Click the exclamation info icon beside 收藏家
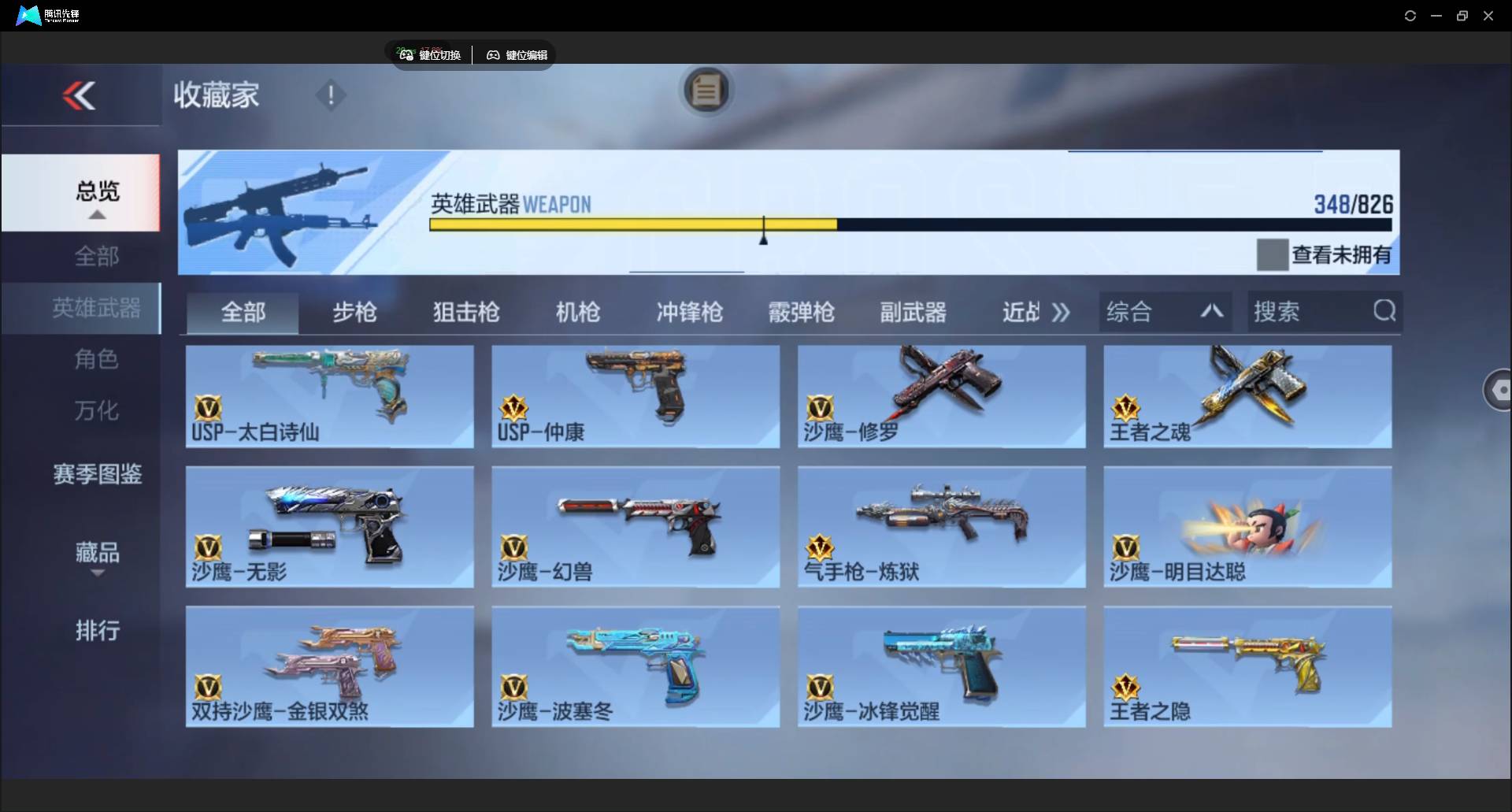This screenshot has width=1512, height=812. (331, 95)
